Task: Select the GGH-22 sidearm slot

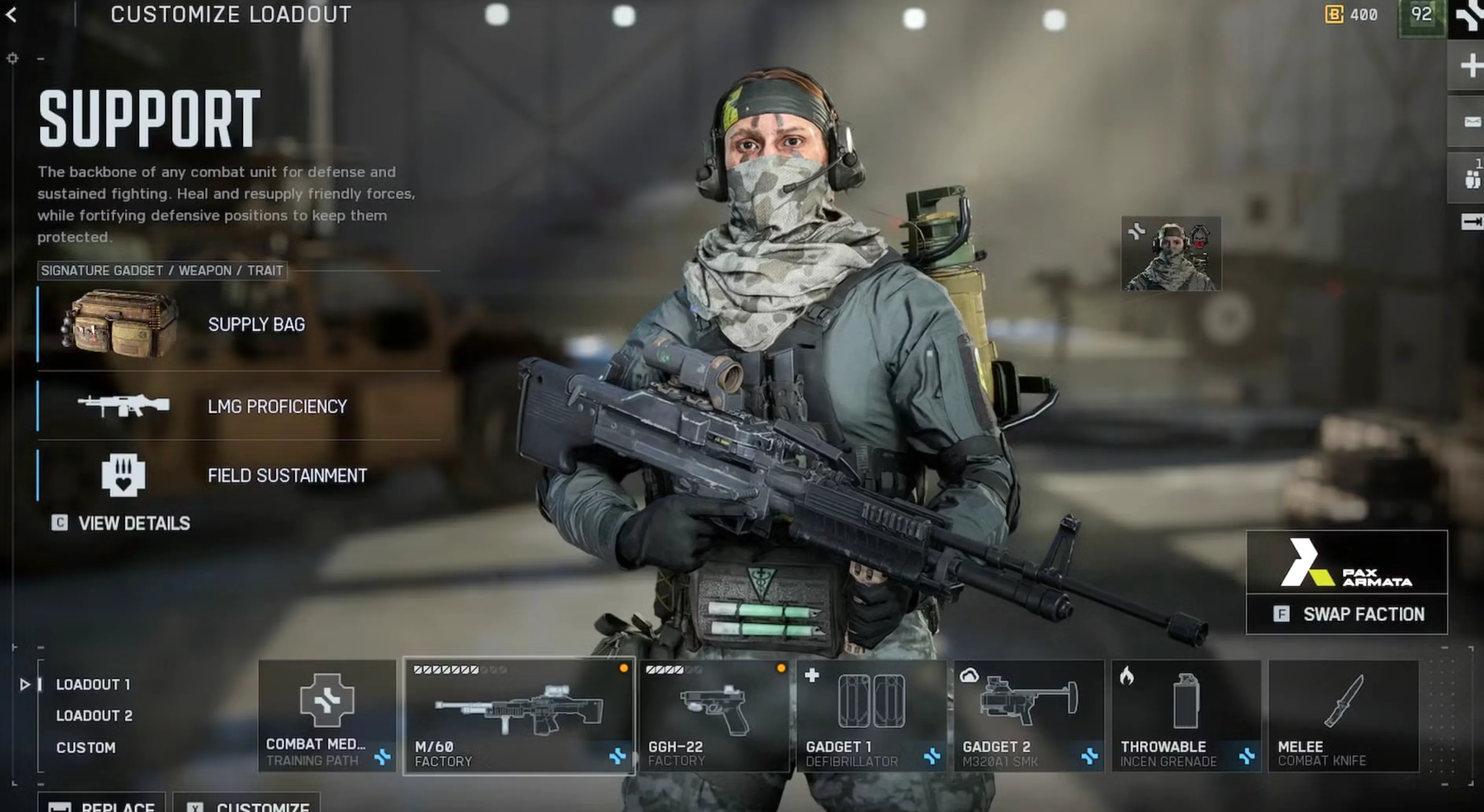Action: 714,716
